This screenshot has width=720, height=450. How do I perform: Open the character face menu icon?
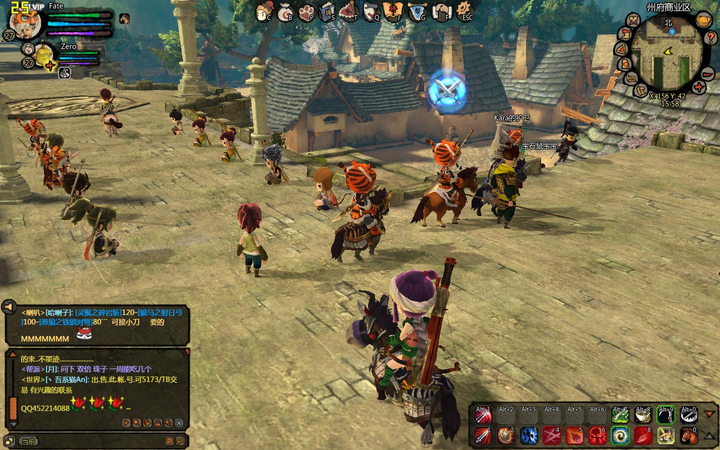pyautogui.click(x=263, y=12)
